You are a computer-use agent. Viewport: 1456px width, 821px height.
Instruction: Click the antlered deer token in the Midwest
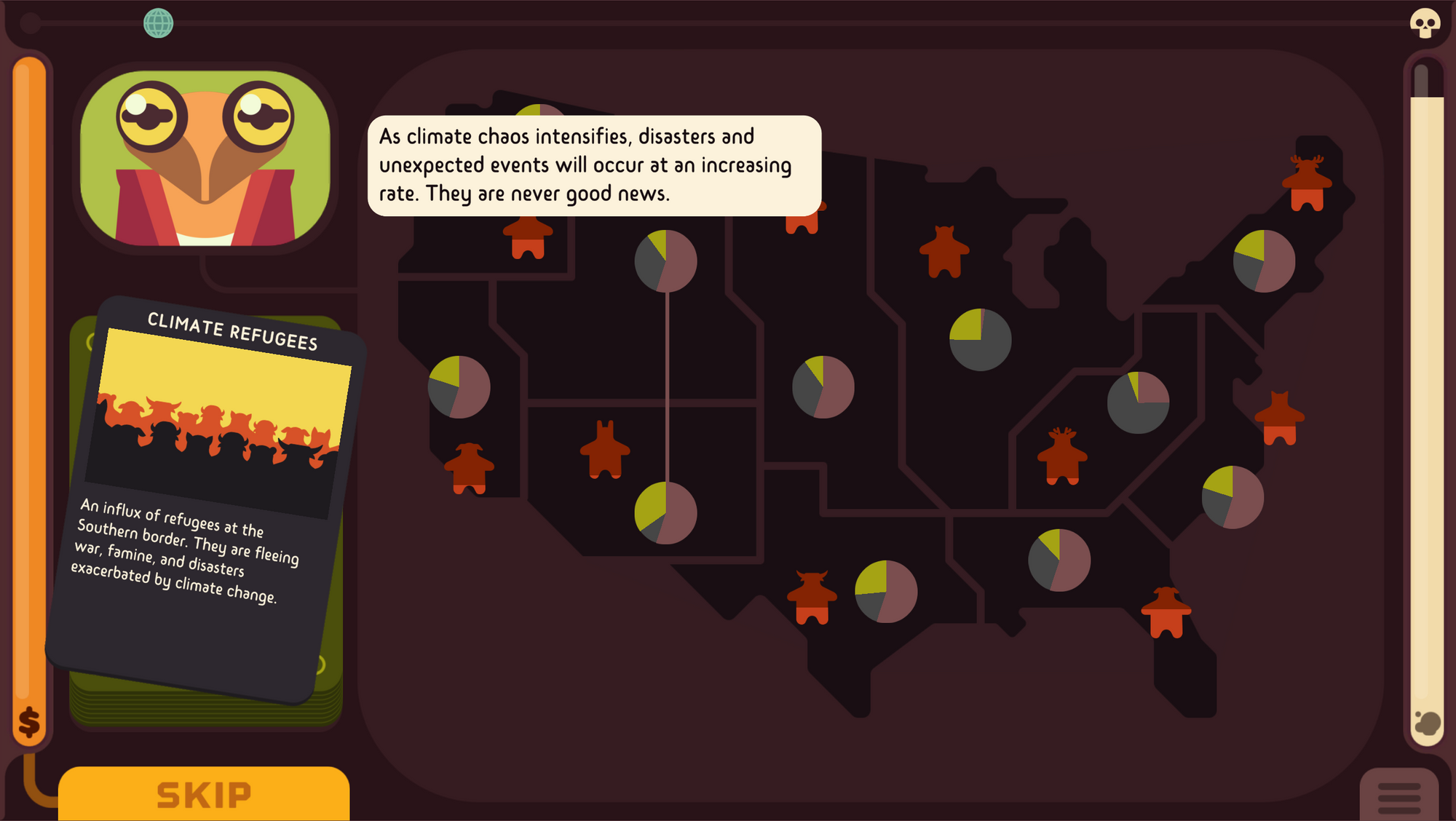click(1063, 455)
